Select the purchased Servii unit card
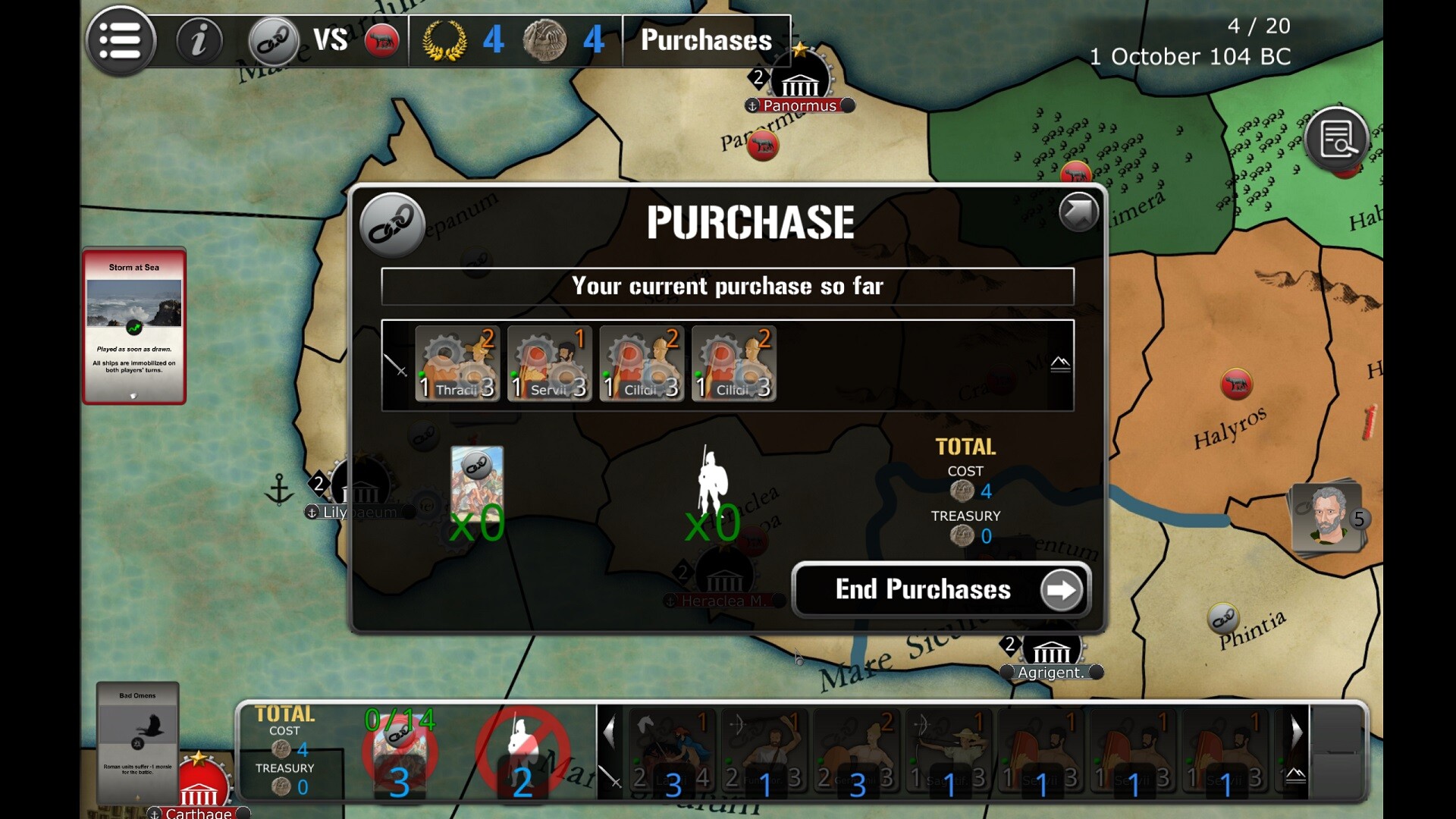The width and height of the screenshot is (1456, 819). coord(549,363)
